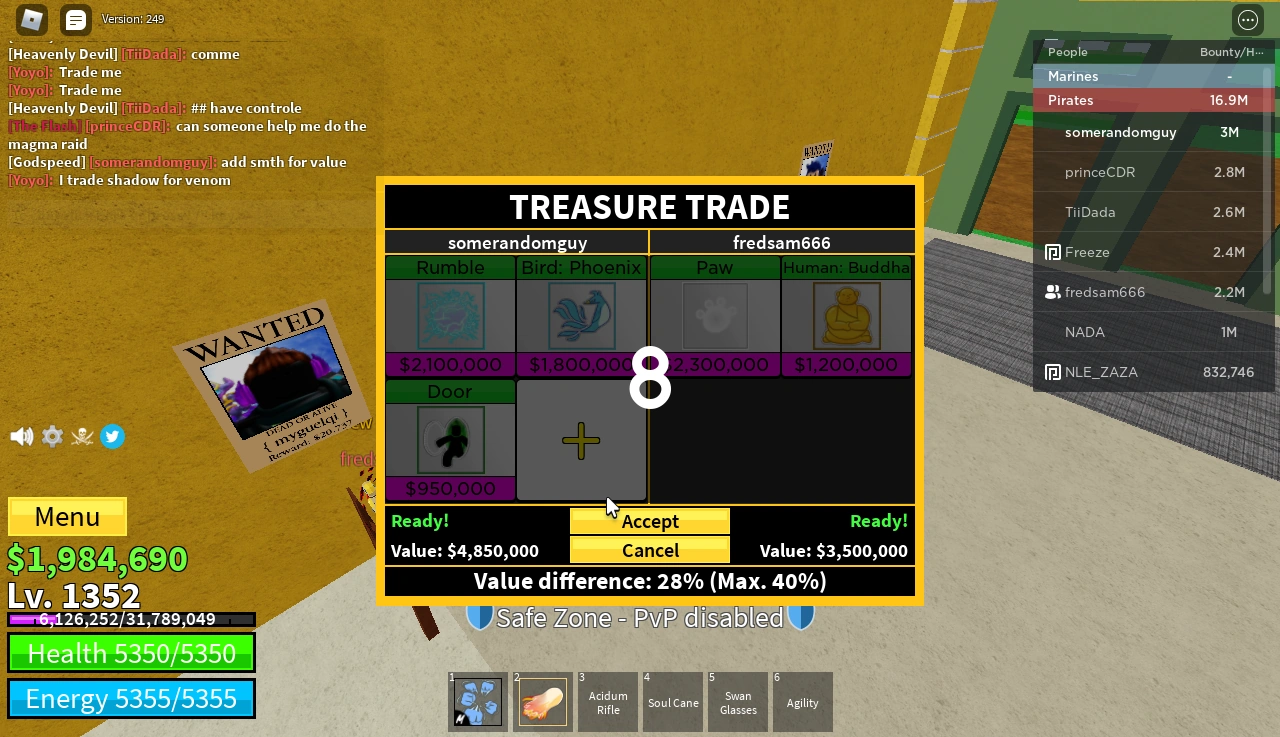Cancel the treasure trade
This screenshot has width=1280, height=737.
[x=649, y=550]
